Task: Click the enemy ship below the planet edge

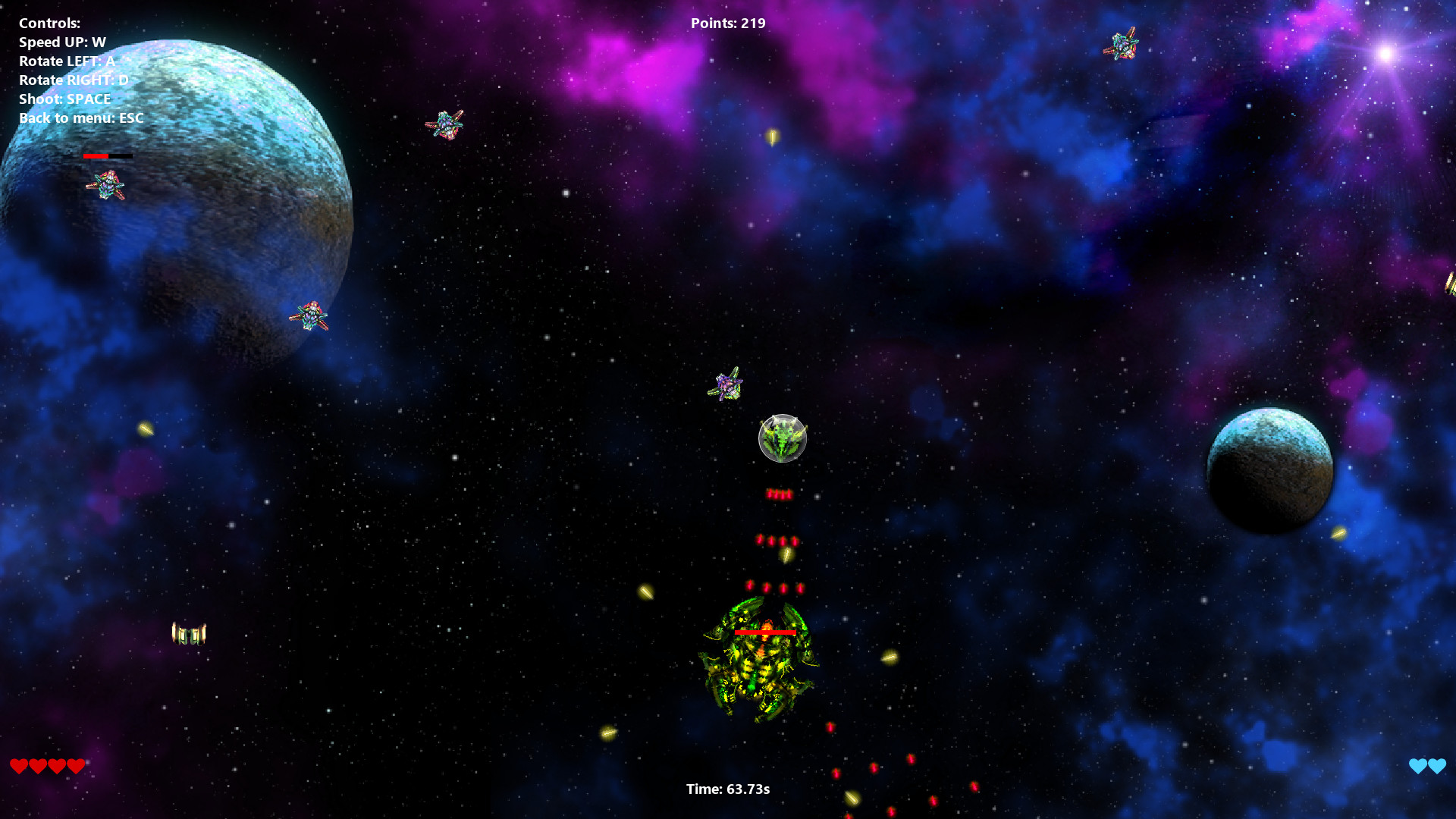Action: (x=309, y=315)
